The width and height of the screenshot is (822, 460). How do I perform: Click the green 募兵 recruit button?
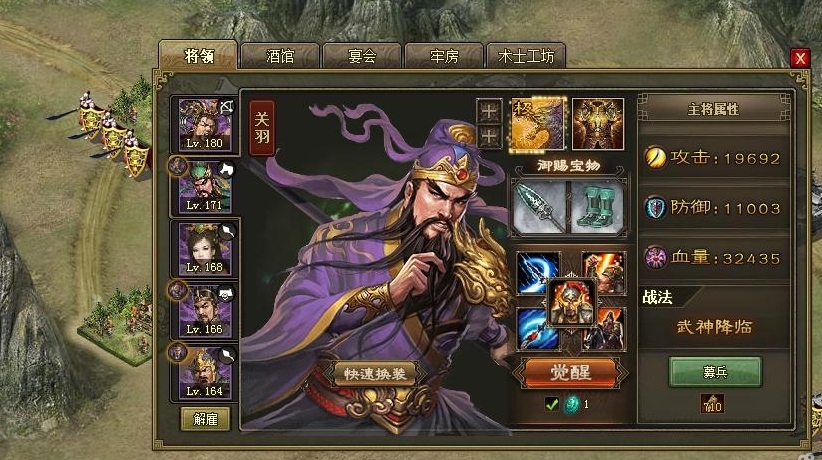(715, 372)
